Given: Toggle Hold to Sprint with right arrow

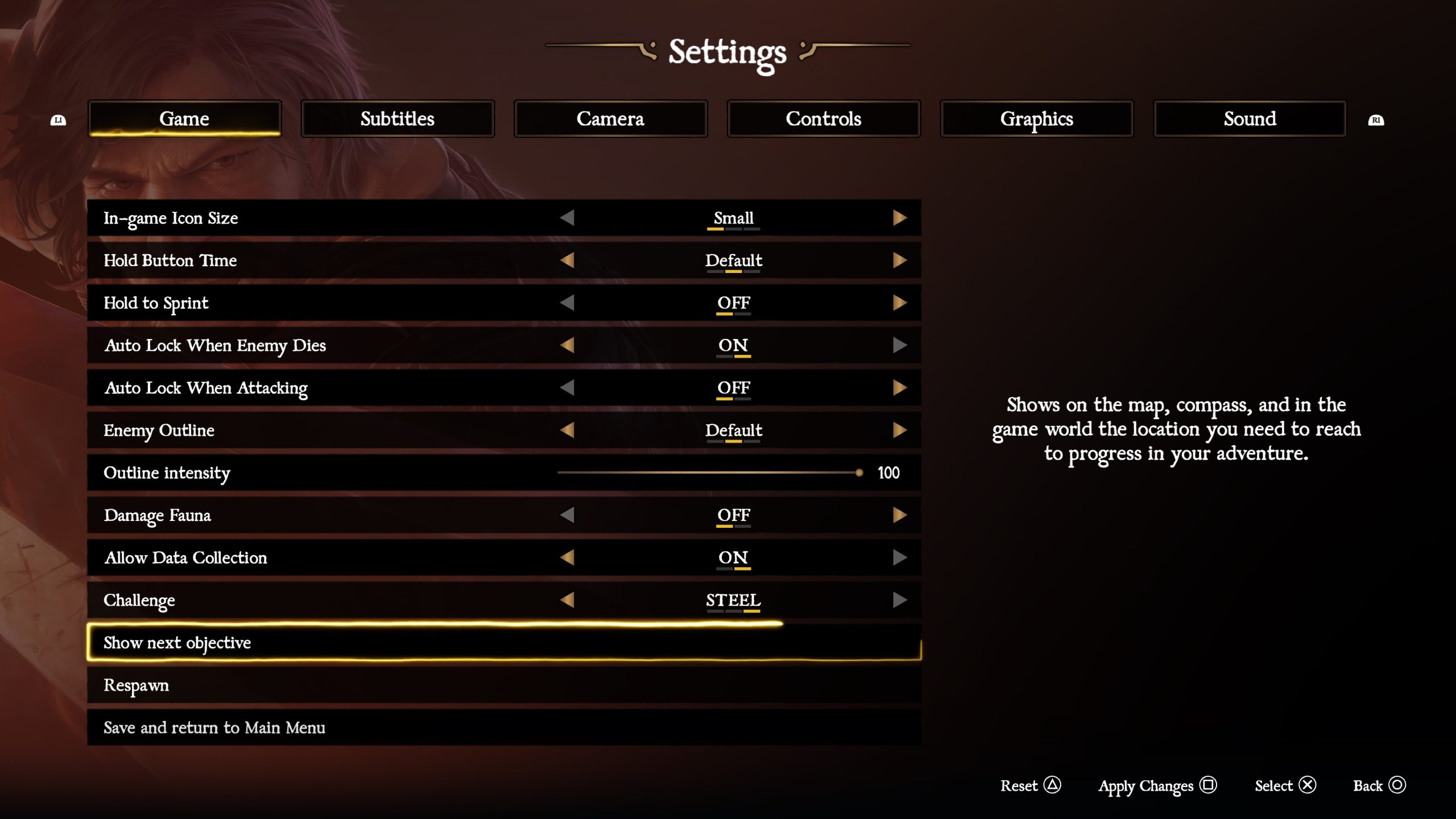Looking at the screenshot, I should pyautogui.click(x=899, y=303).
